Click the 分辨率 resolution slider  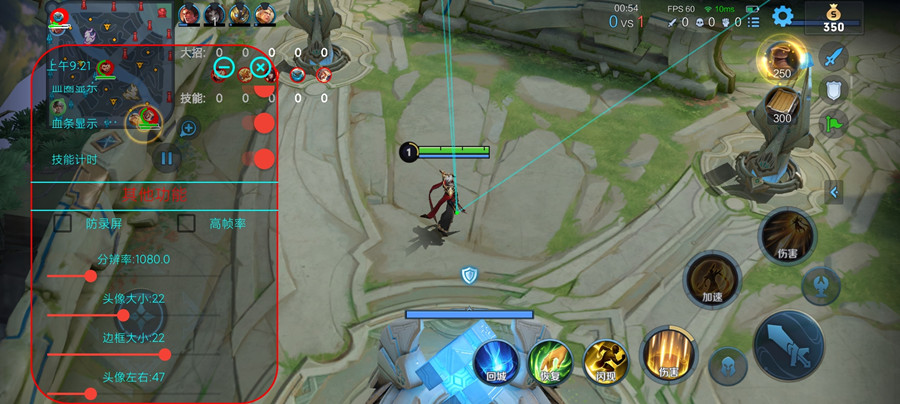pyautogui.click(x=90, y=274)
